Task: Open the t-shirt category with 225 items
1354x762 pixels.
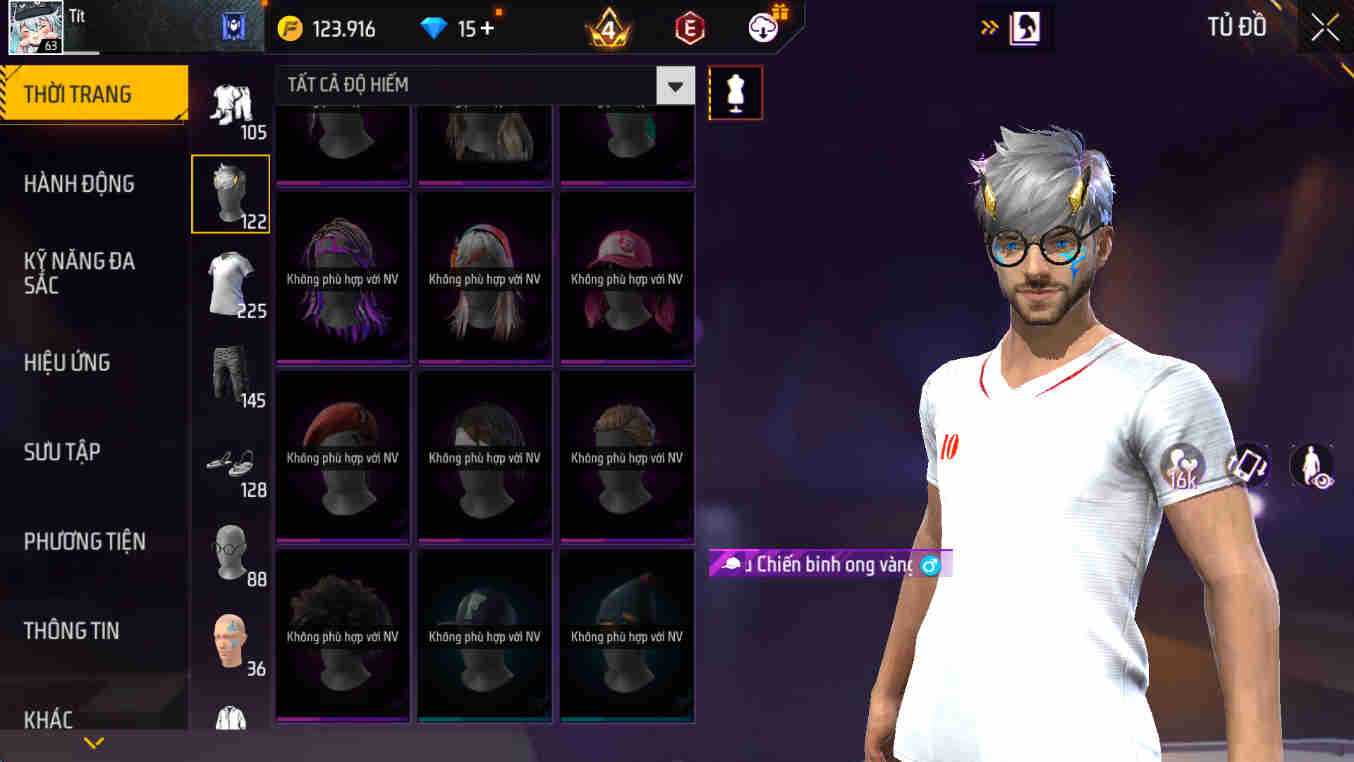Action: coord(230,283)
